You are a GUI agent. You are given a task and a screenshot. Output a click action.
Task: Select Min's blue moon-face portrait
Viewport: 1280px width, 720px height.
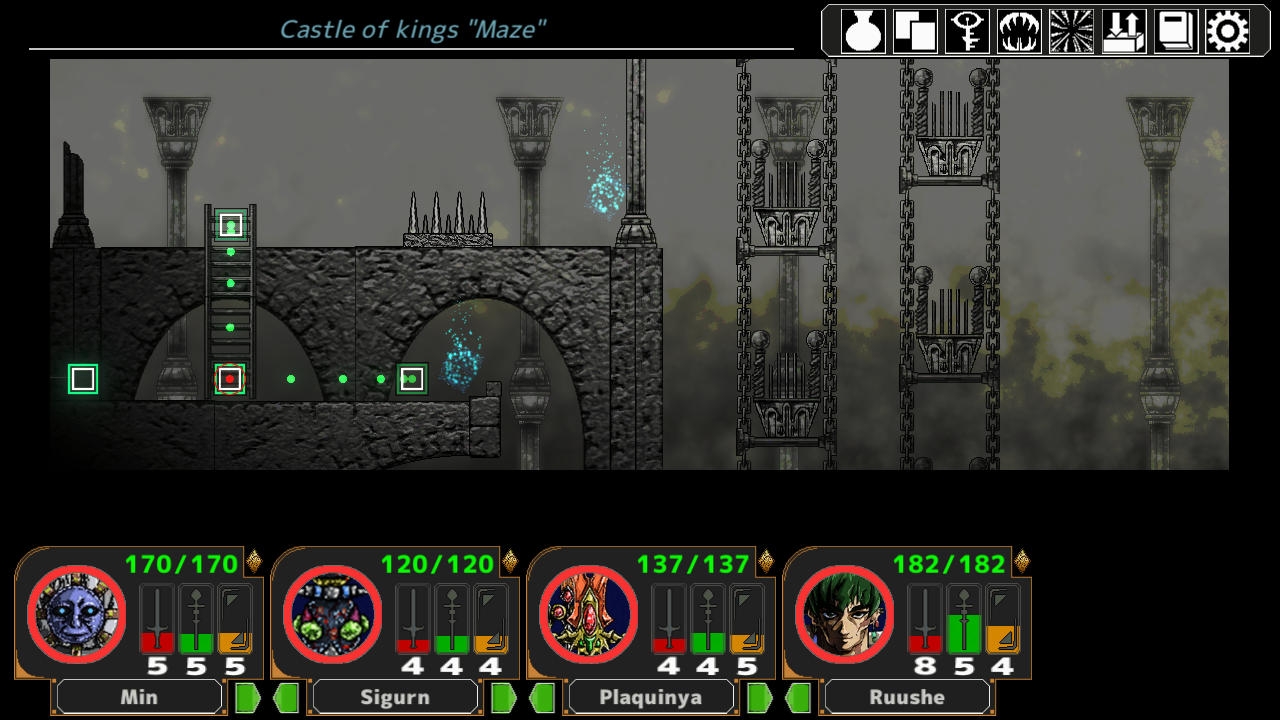76,614
